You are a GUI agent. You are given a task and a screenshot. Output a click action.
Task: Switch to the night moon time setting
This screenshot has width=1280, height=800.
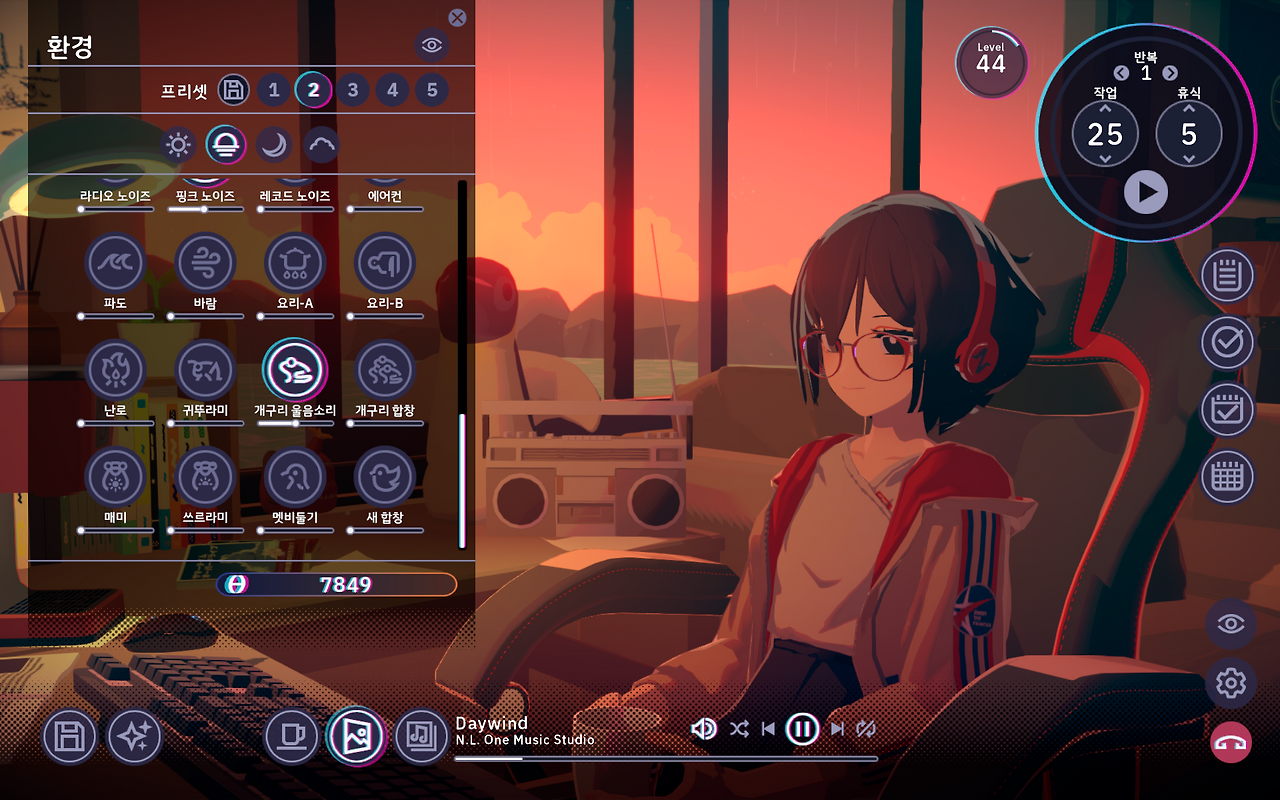(x=273, y=145)
